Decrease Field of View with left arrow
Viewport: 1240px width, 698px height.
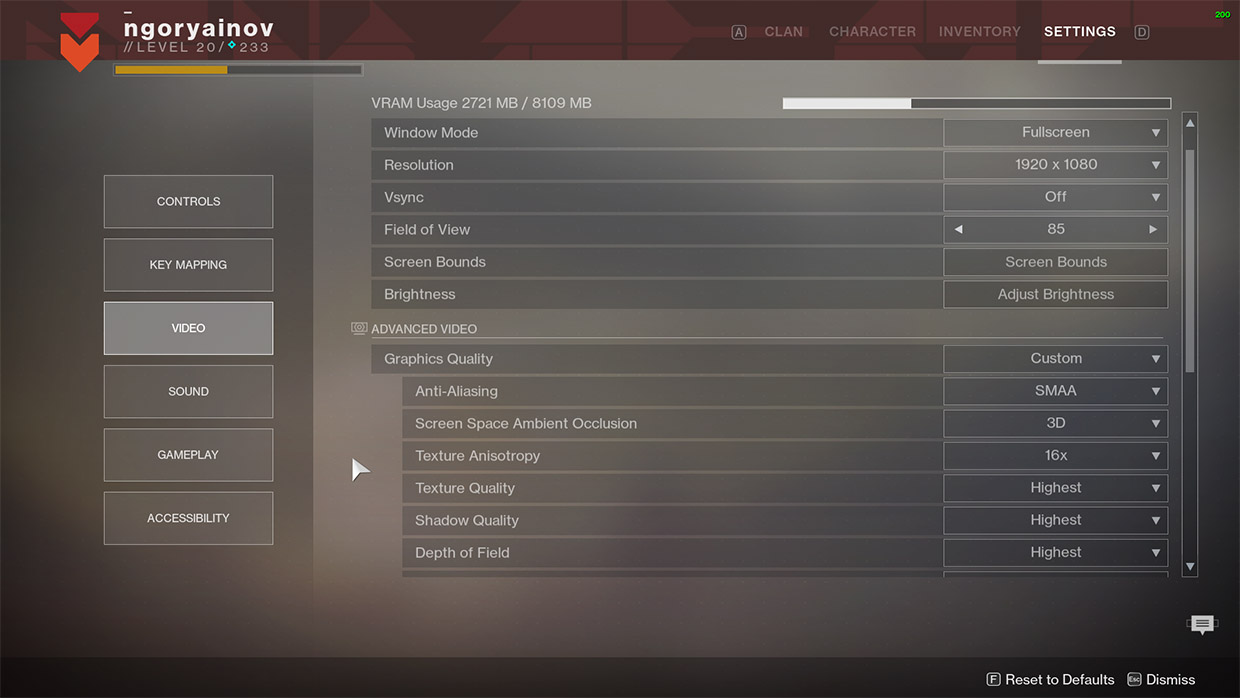point(958,229)
